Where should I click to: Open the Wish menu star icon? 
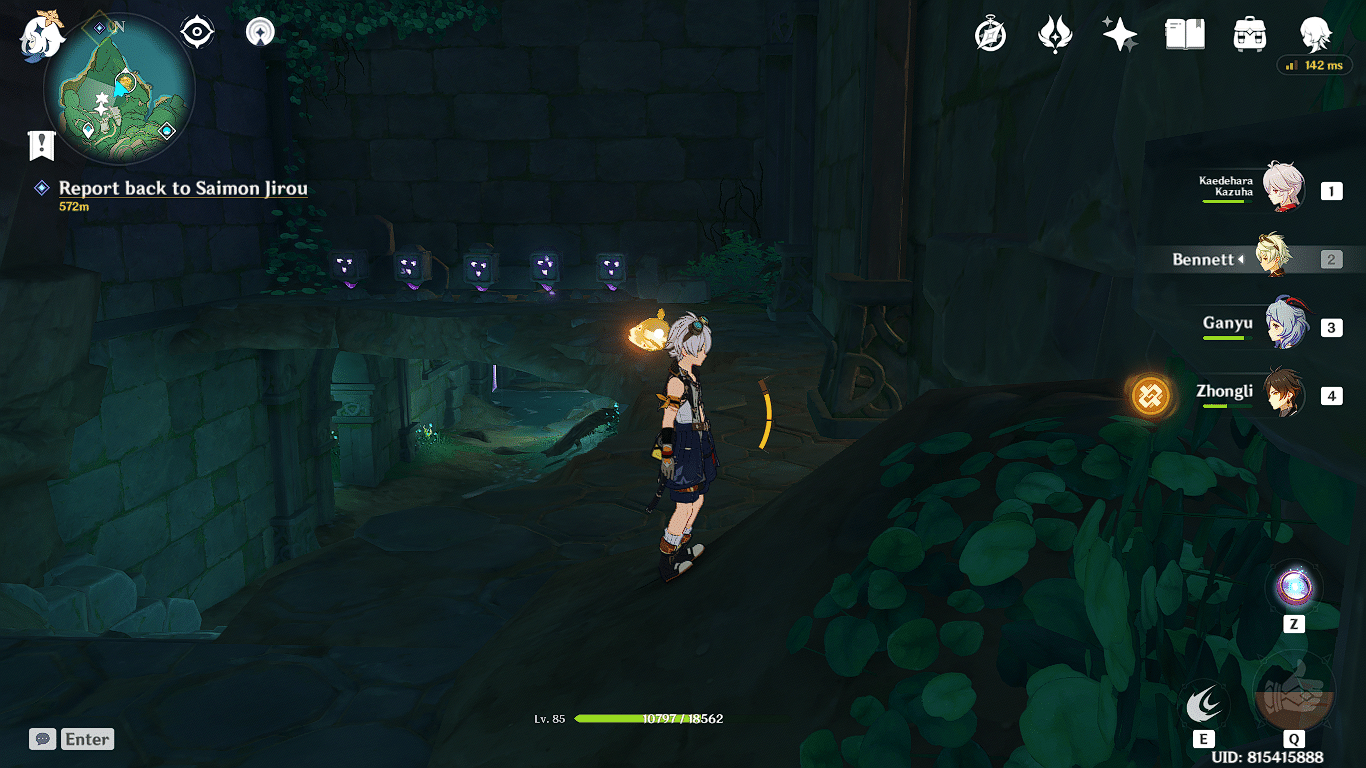[x=1119, y=33]
